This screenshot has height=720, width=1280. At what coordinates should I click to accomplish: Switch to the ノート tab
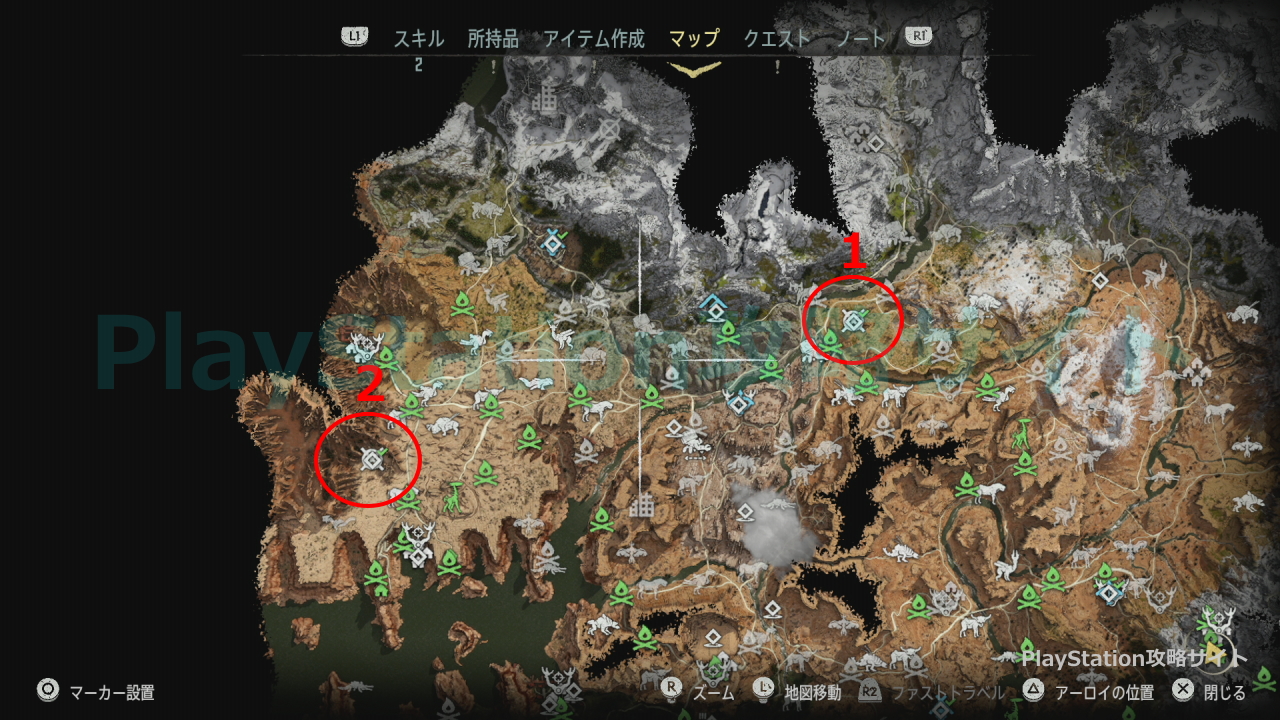[861, 39]
